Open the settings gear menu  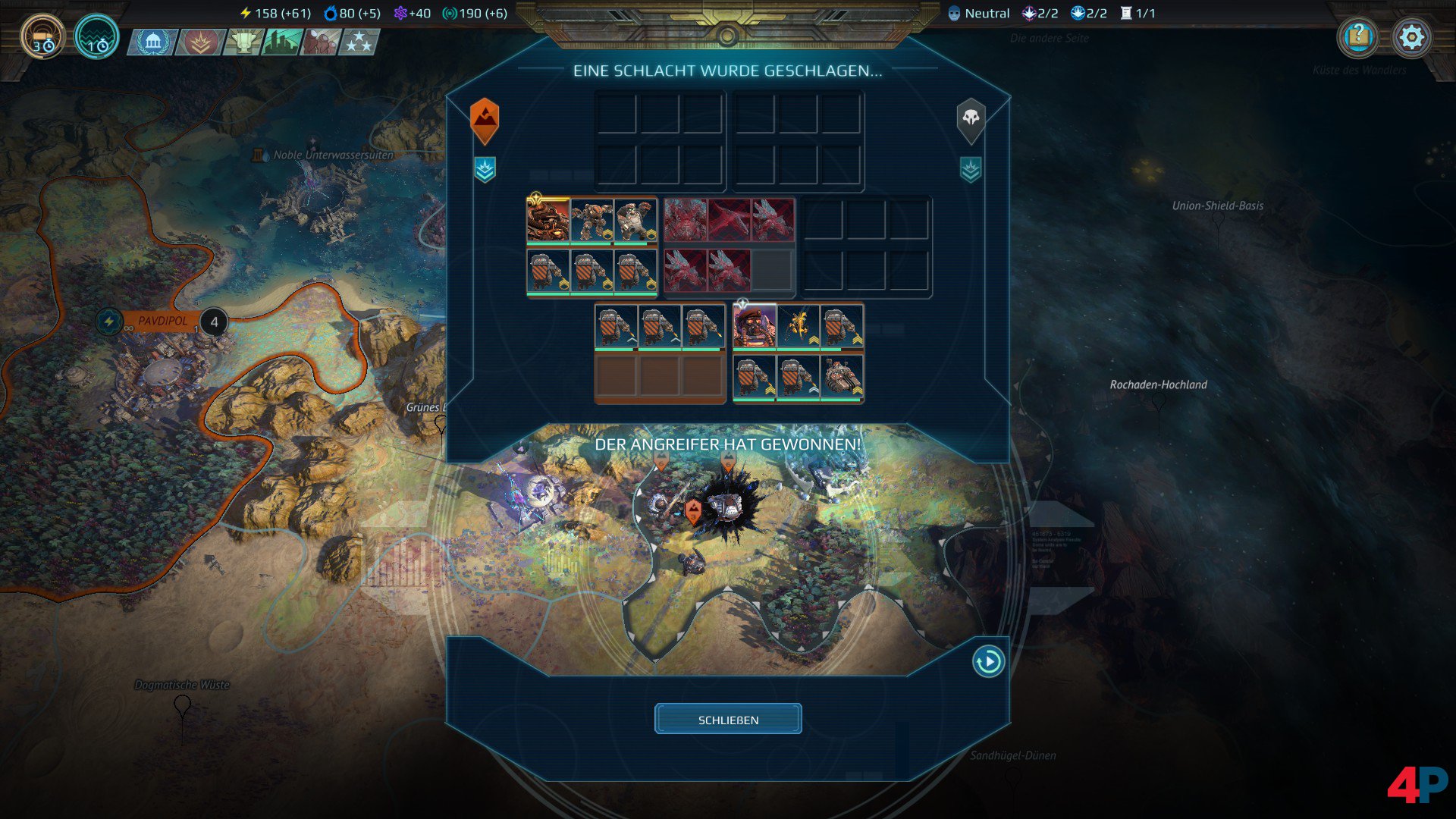(1411, 37)
